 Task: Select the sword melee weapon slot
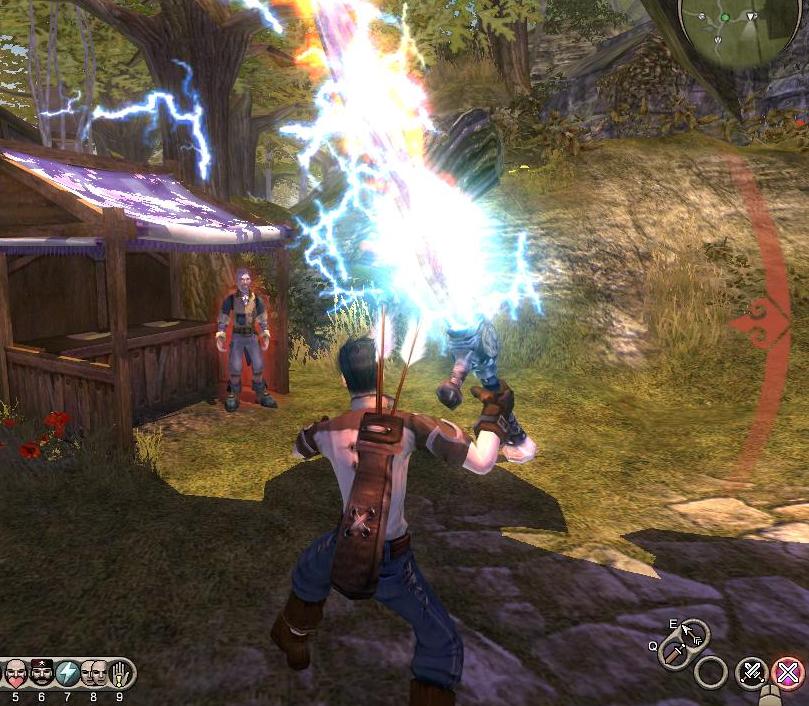coord(674,654)
